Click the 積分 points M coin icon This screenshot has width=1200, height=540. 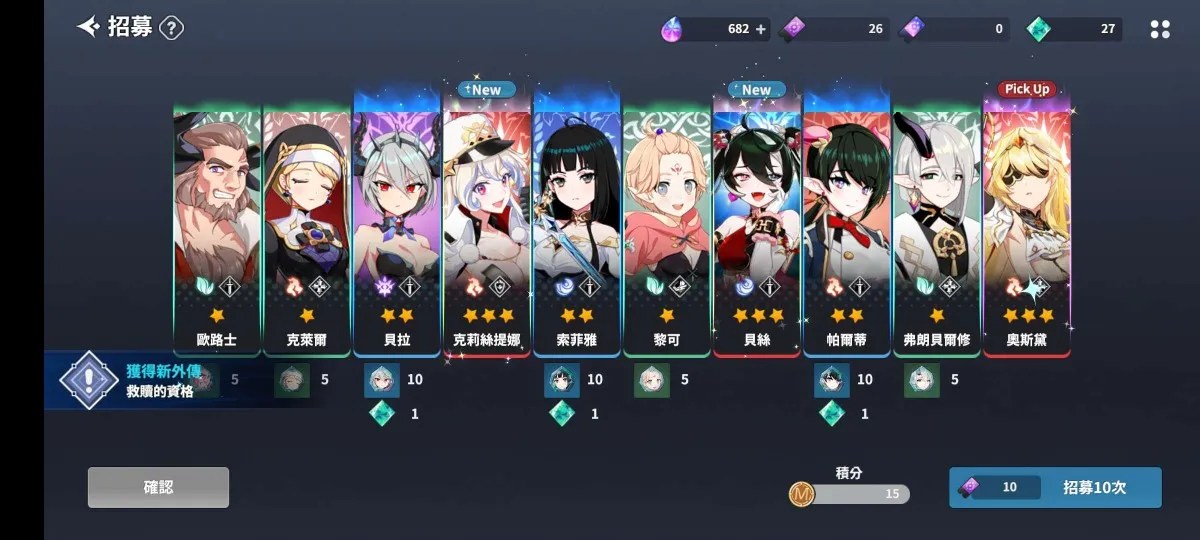point(801,493)
